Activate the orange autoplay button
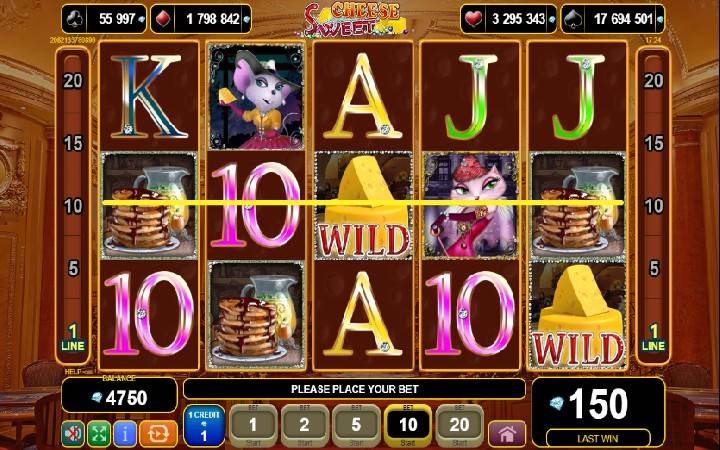This screenshot has width=720, height=450. pos(156,434)
